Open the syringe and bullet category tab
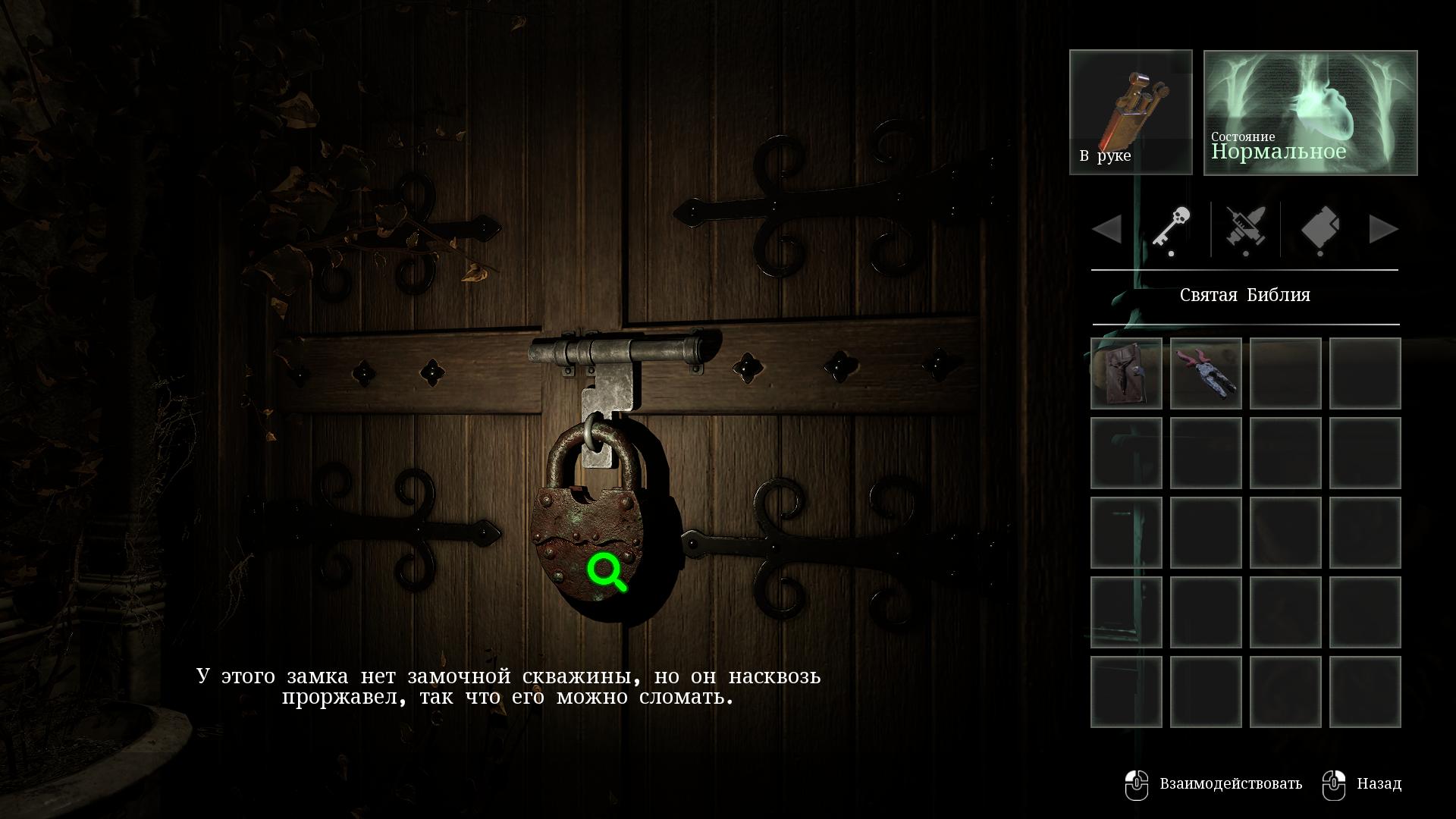This screenshot has height=819, width=1456. click(1245, 229)
